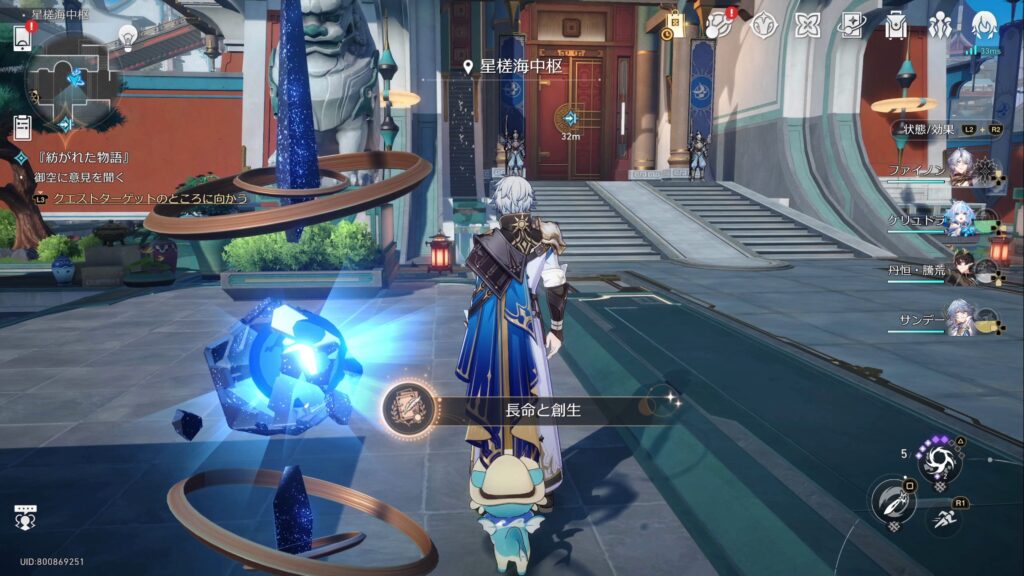Screen dimensions: 1024x576
Task: Open the team lineup icon
Action: click(940, 25)
